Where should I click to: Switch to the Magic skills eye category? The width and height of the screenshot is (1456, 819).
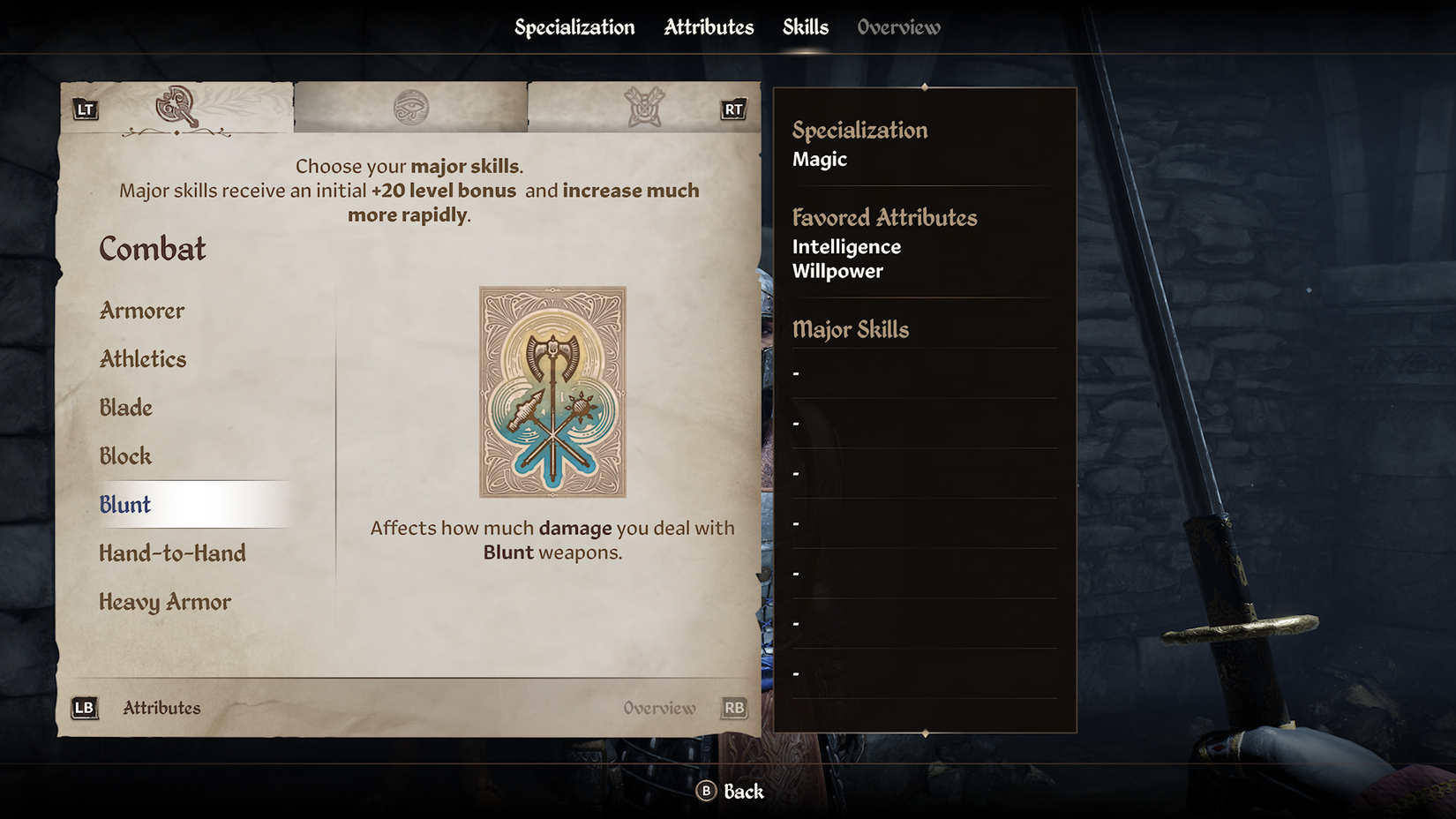point(411,108)
